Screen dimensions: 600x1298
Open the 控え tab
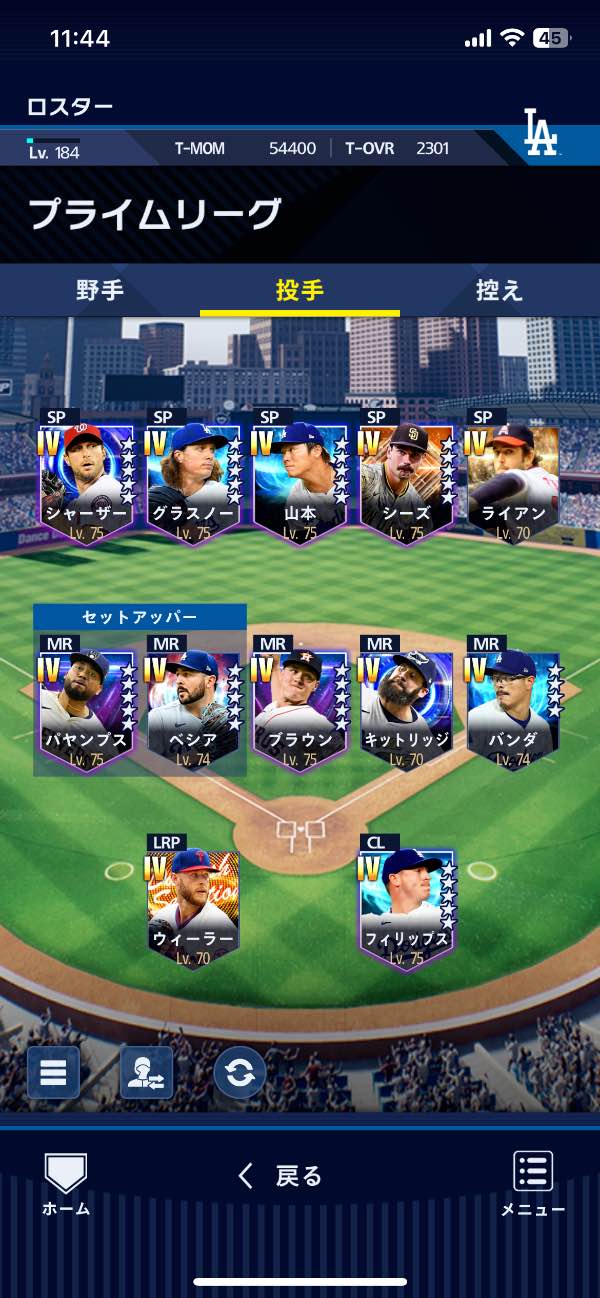tap(500, 291)
